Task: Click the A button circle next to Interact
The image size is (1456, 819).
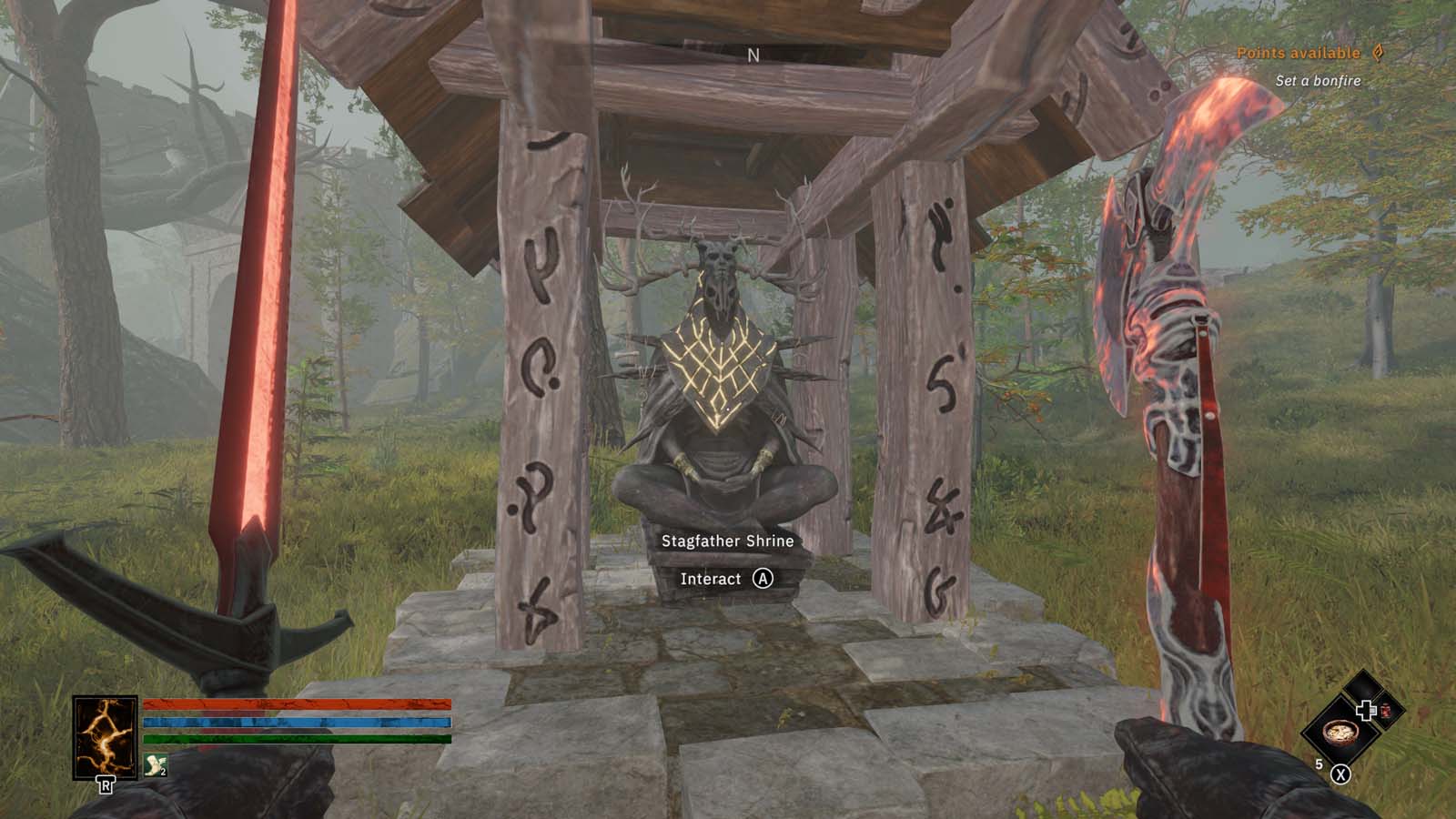Action: point(764,580)
